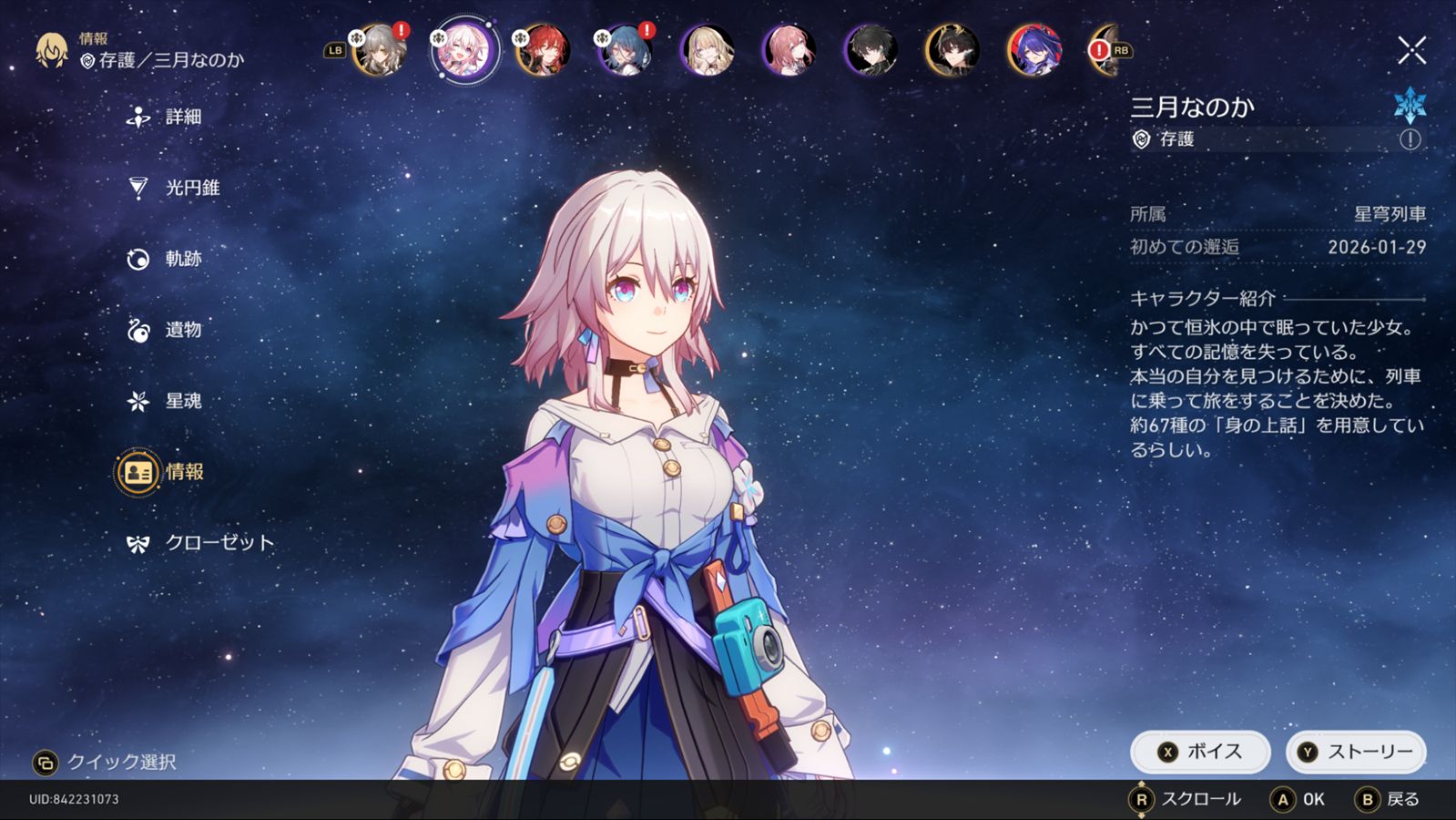Screen dimensions: 1456x820
Task: Choose the blue-haired character portrait
Action: point(625,50)
